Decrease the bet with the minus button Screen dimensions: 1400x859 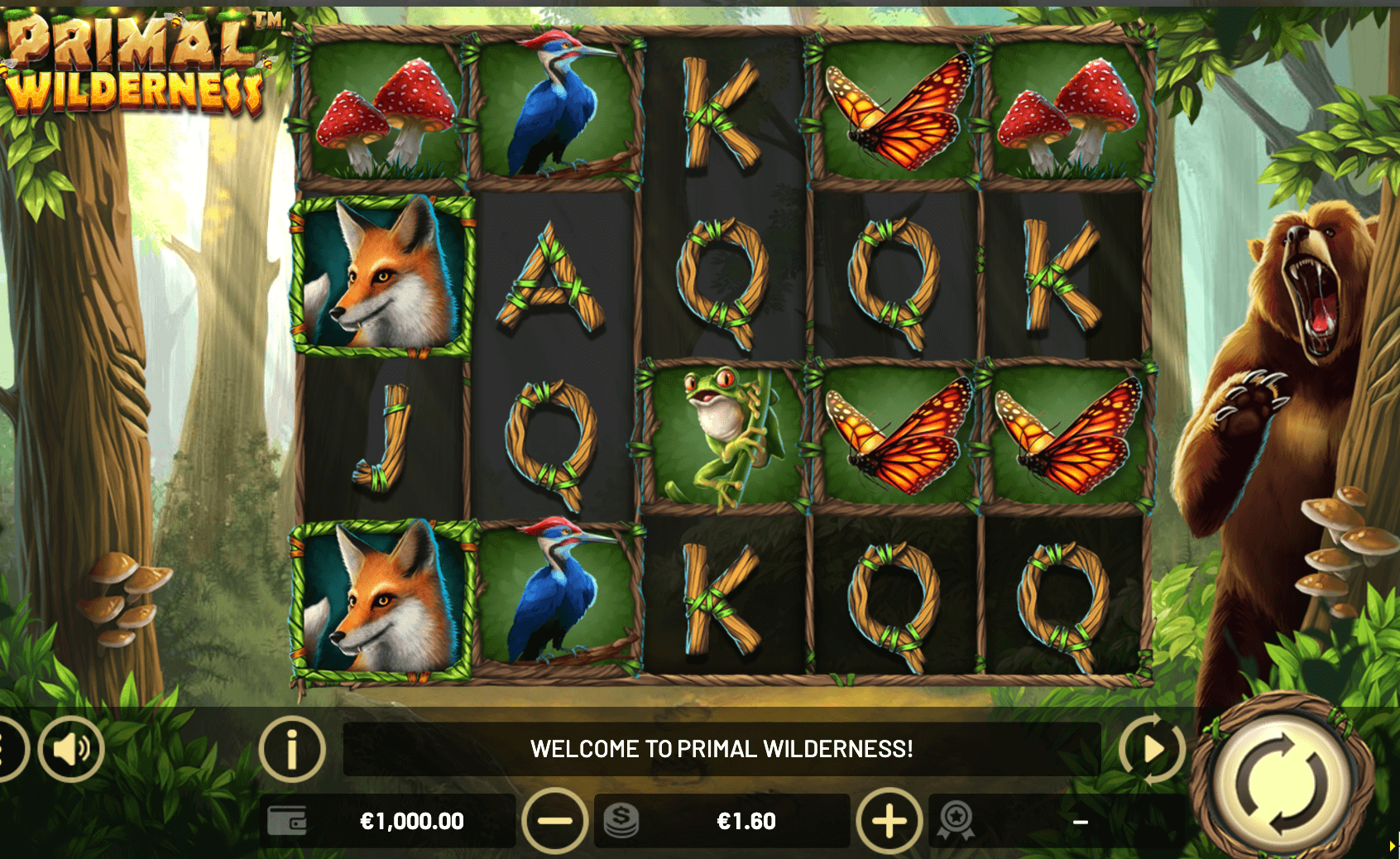554,822
